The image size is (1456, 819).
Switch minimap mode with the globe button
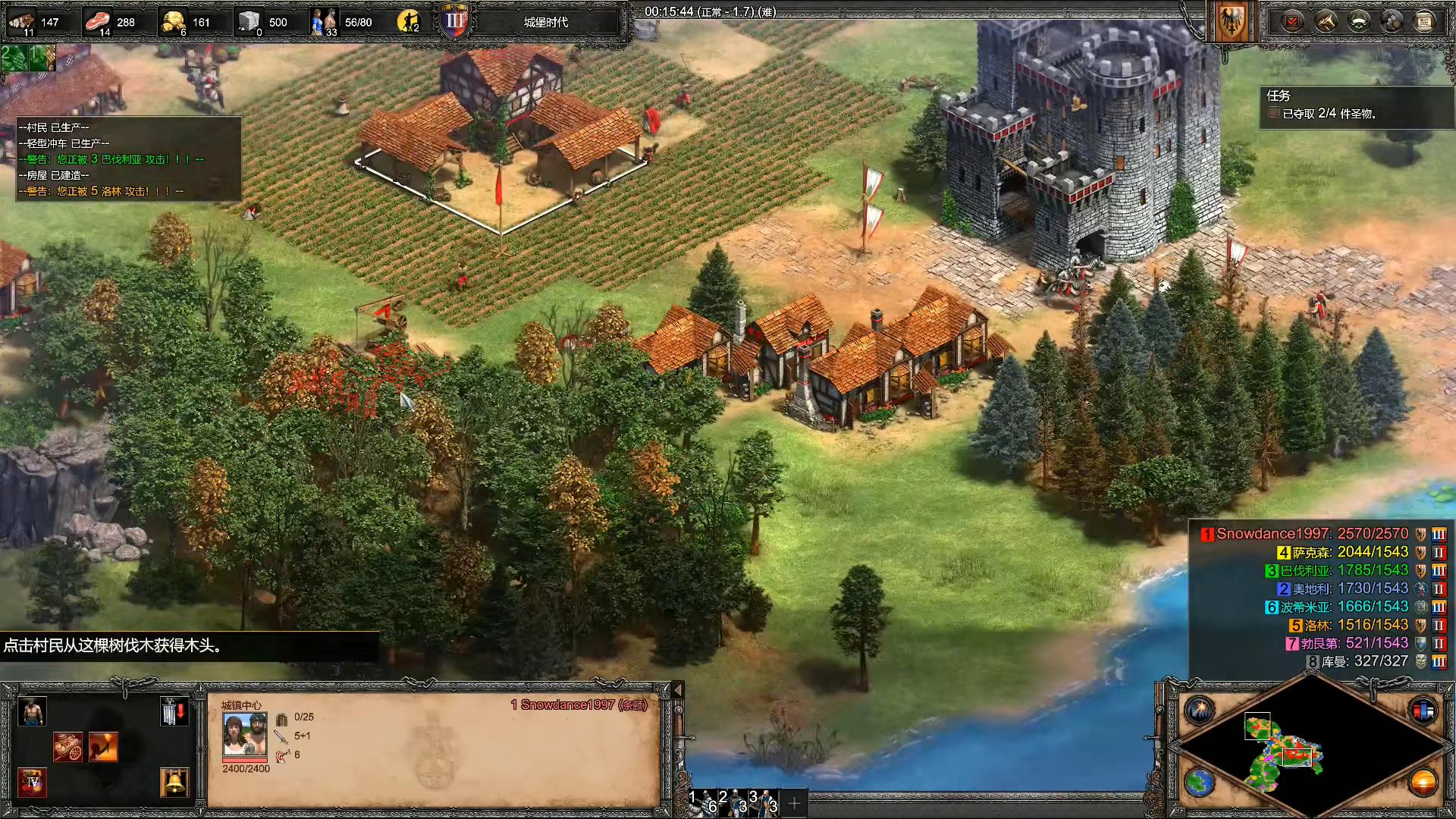tap(1200, 782)
